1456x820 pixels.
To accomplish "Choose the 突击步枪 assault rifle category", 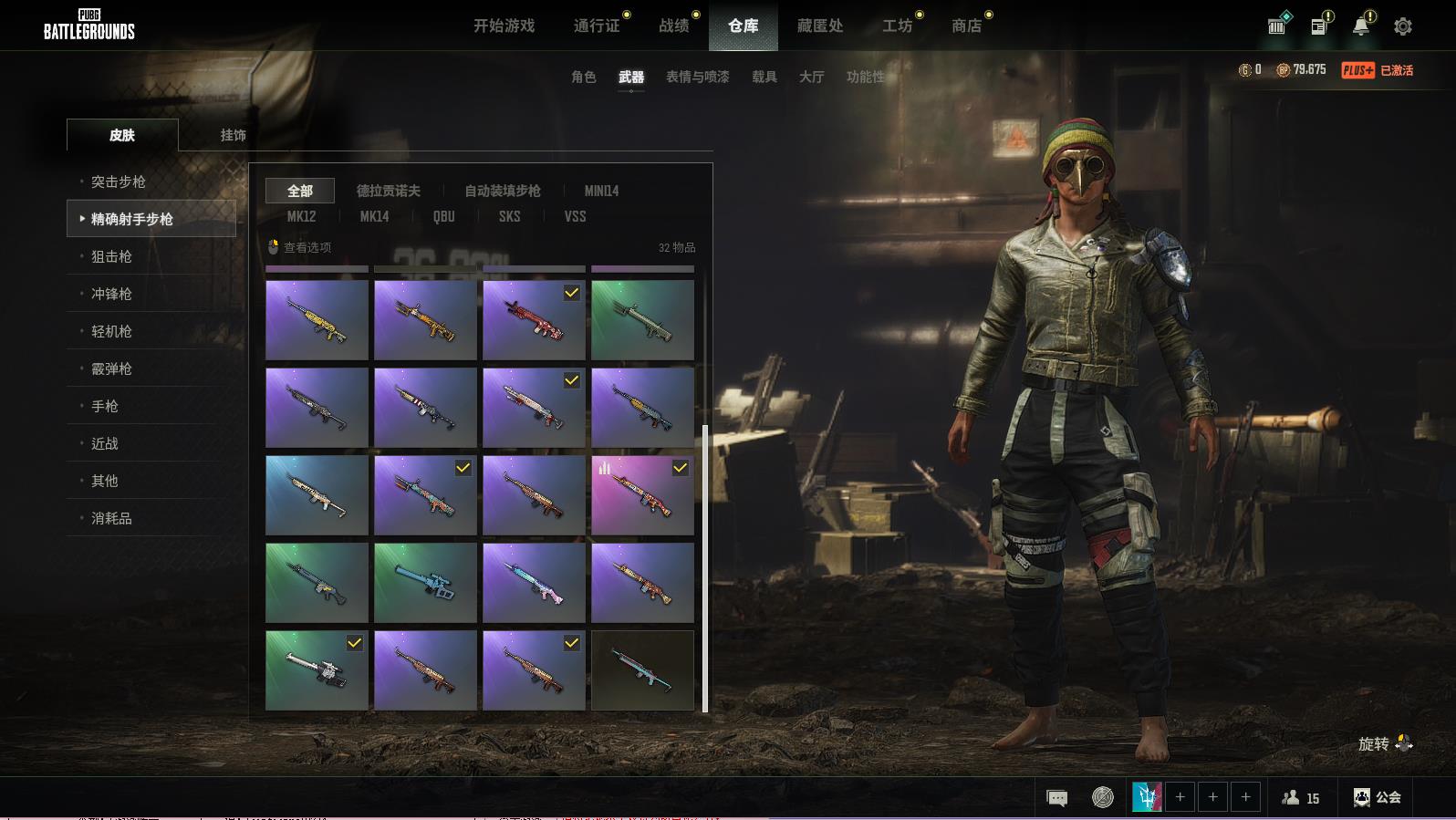I will (119, 182).
